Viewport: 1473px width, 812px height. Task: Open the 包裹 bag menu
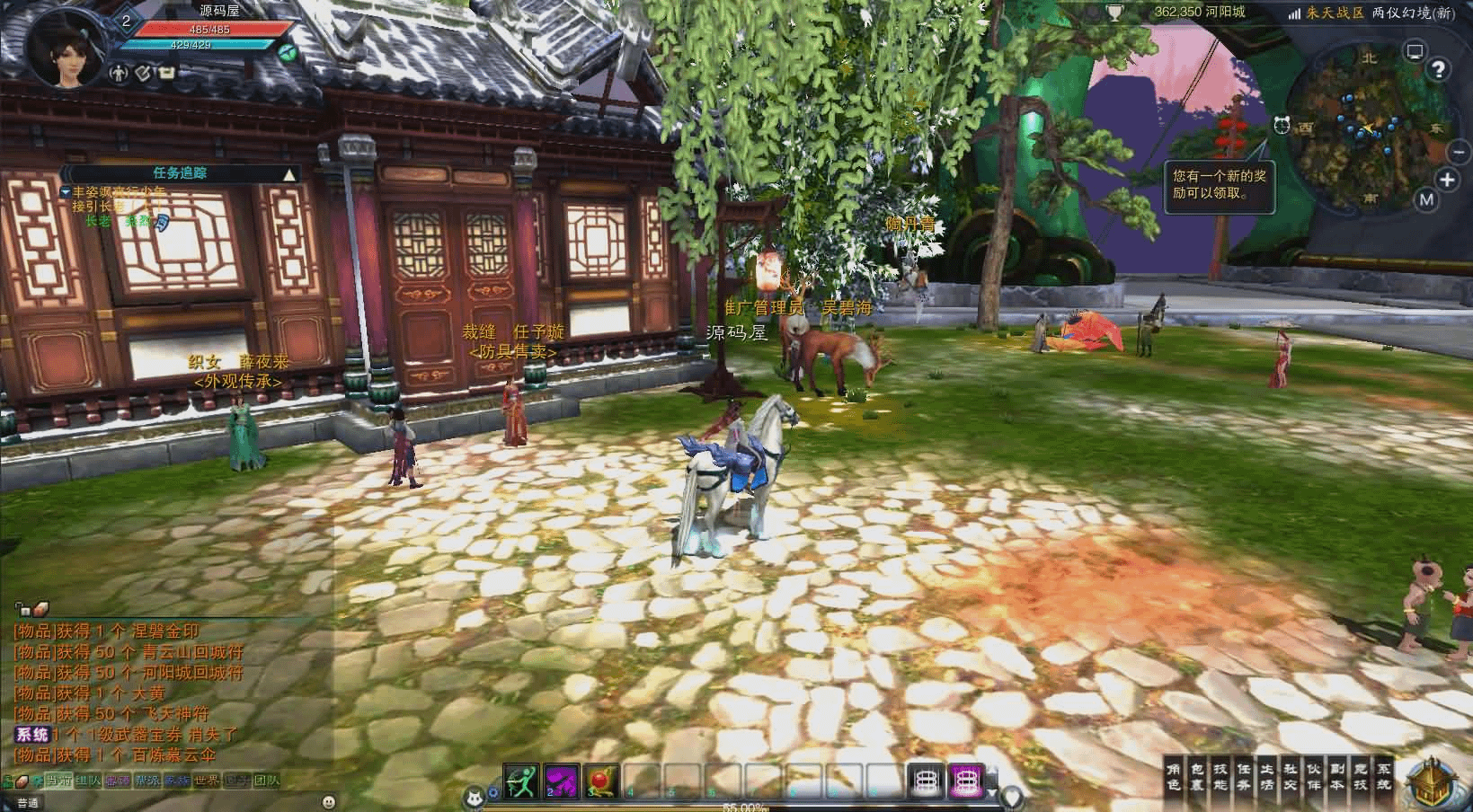(x=1197, y=777)
